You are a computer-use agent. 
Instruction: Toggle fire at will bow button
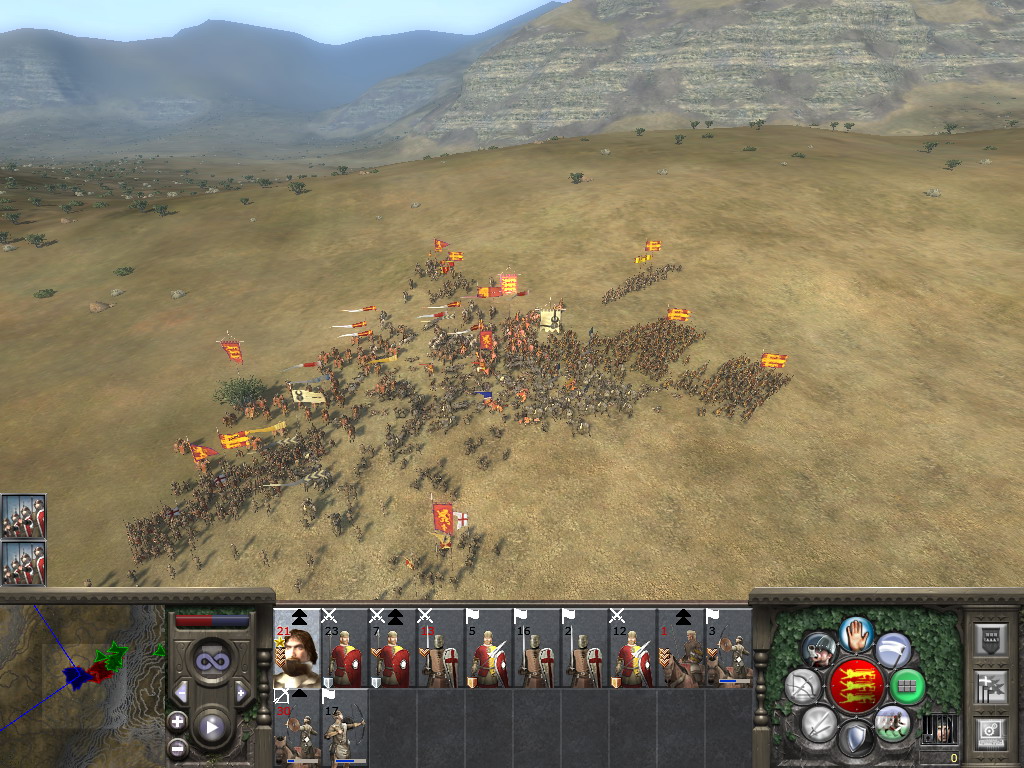[x=803, y=687]
